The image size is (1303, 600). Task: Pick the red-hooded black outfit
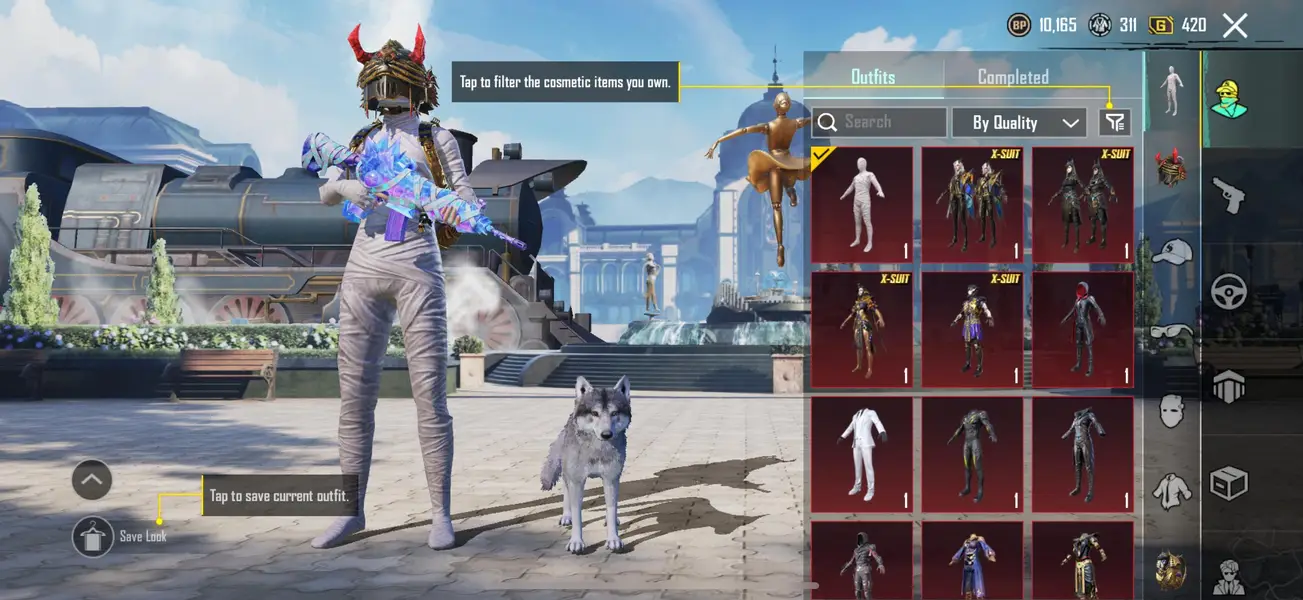(x=1083, y=330)
